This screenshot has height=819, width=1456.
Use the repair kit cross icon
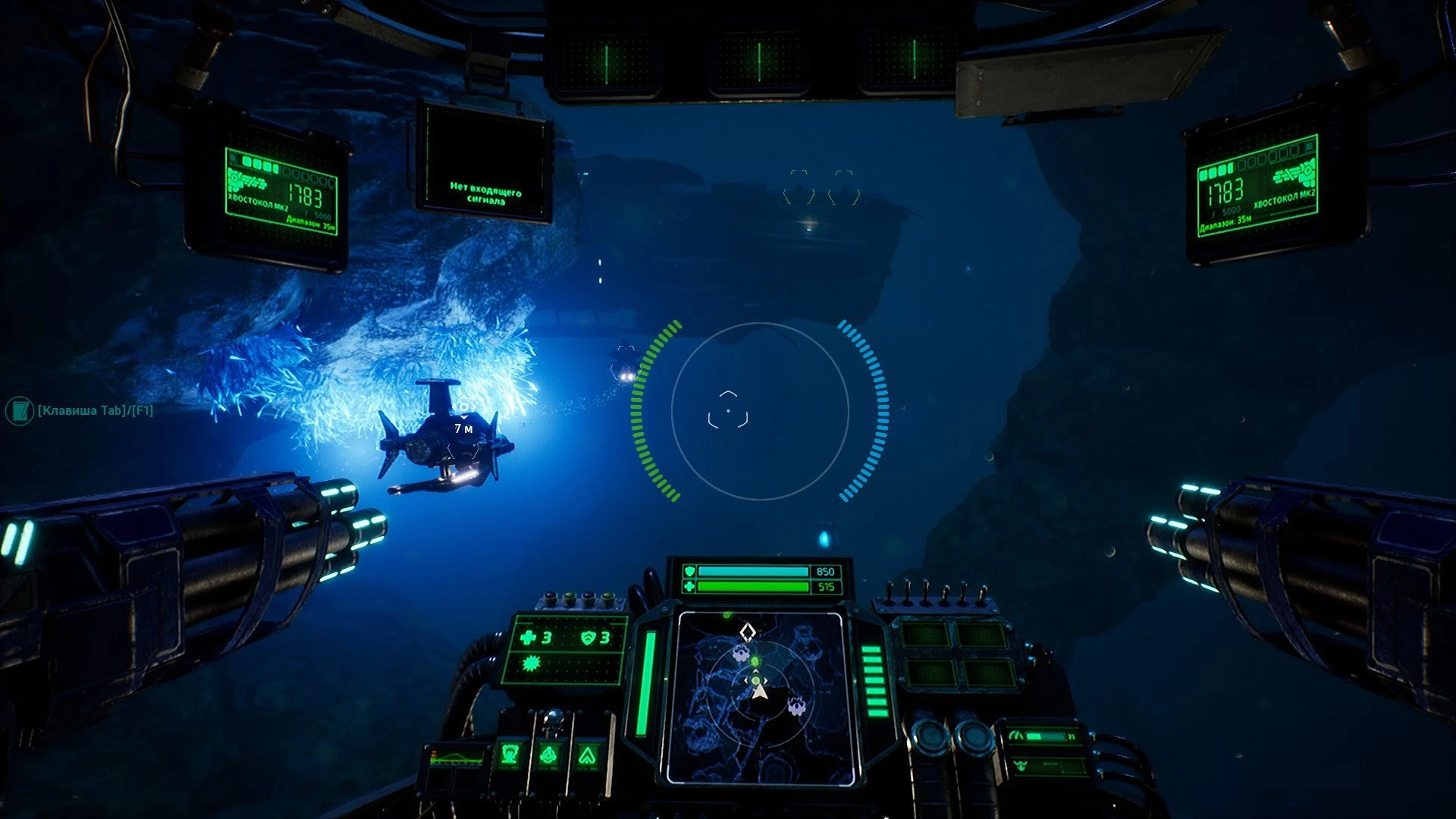pyautogui.click(x=529, y=638)
